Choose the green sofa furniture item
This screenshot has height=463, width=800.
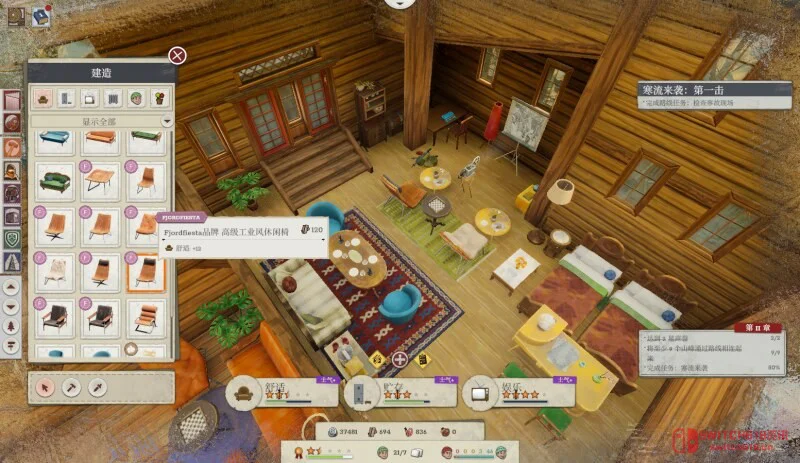click(55, 182)
